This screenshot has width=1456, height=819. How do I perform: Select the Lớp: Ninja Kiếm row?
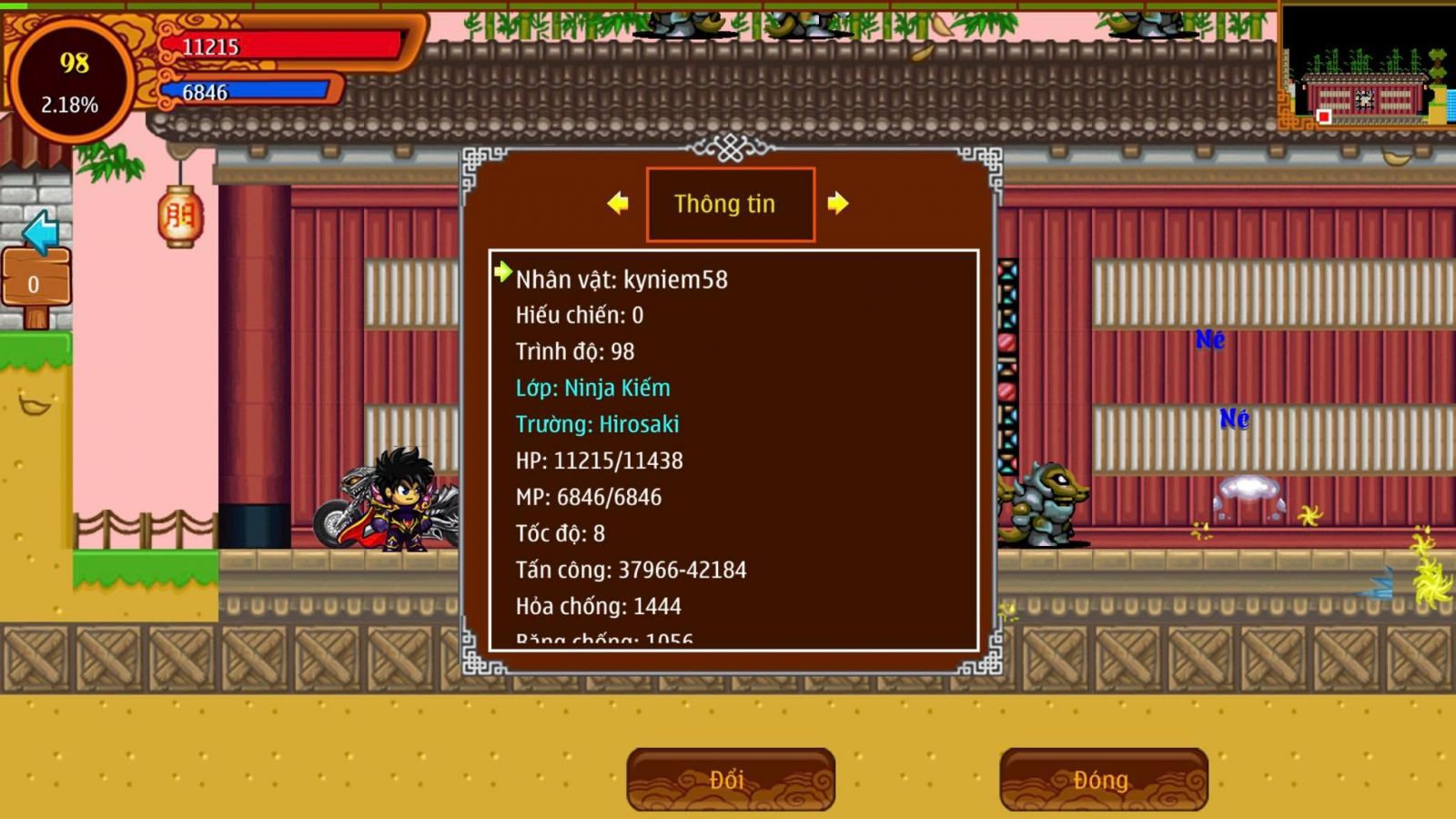point(592,388)
